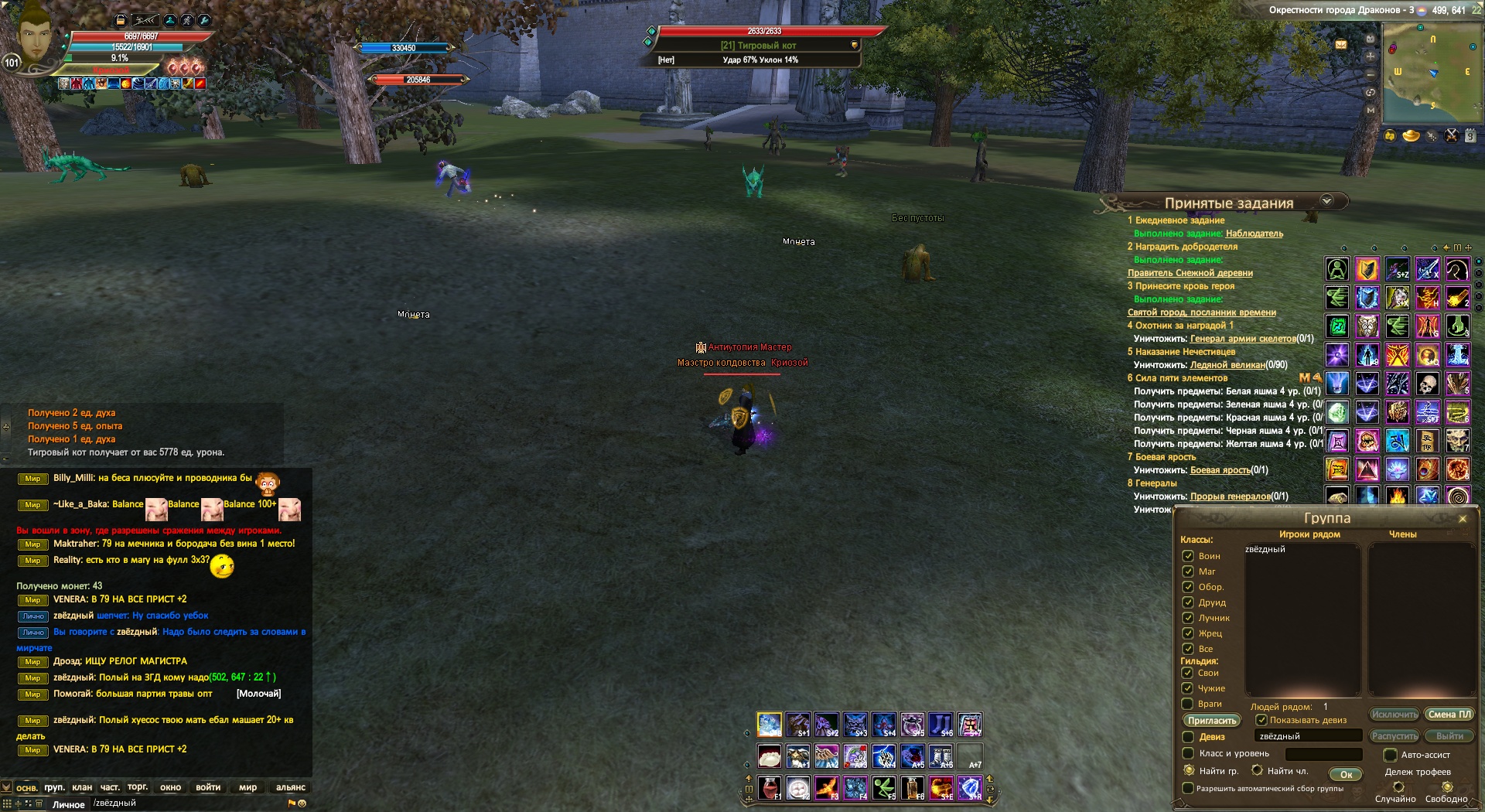Open the Ледяной великан quest link

pyautogui.click(x=1227, y=365)
